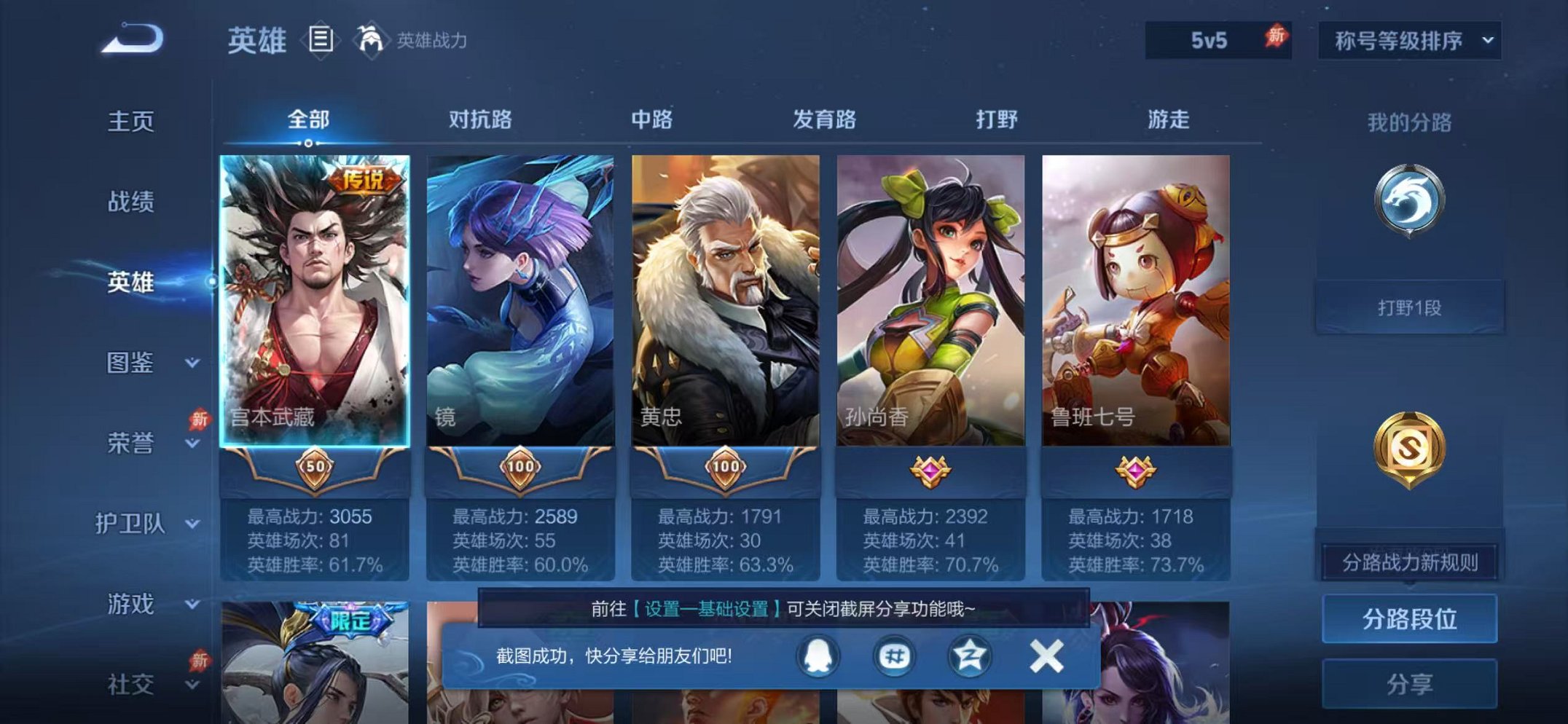
Task: Open 战绩 from the left sidebar
Action: (x=133, y=202)
